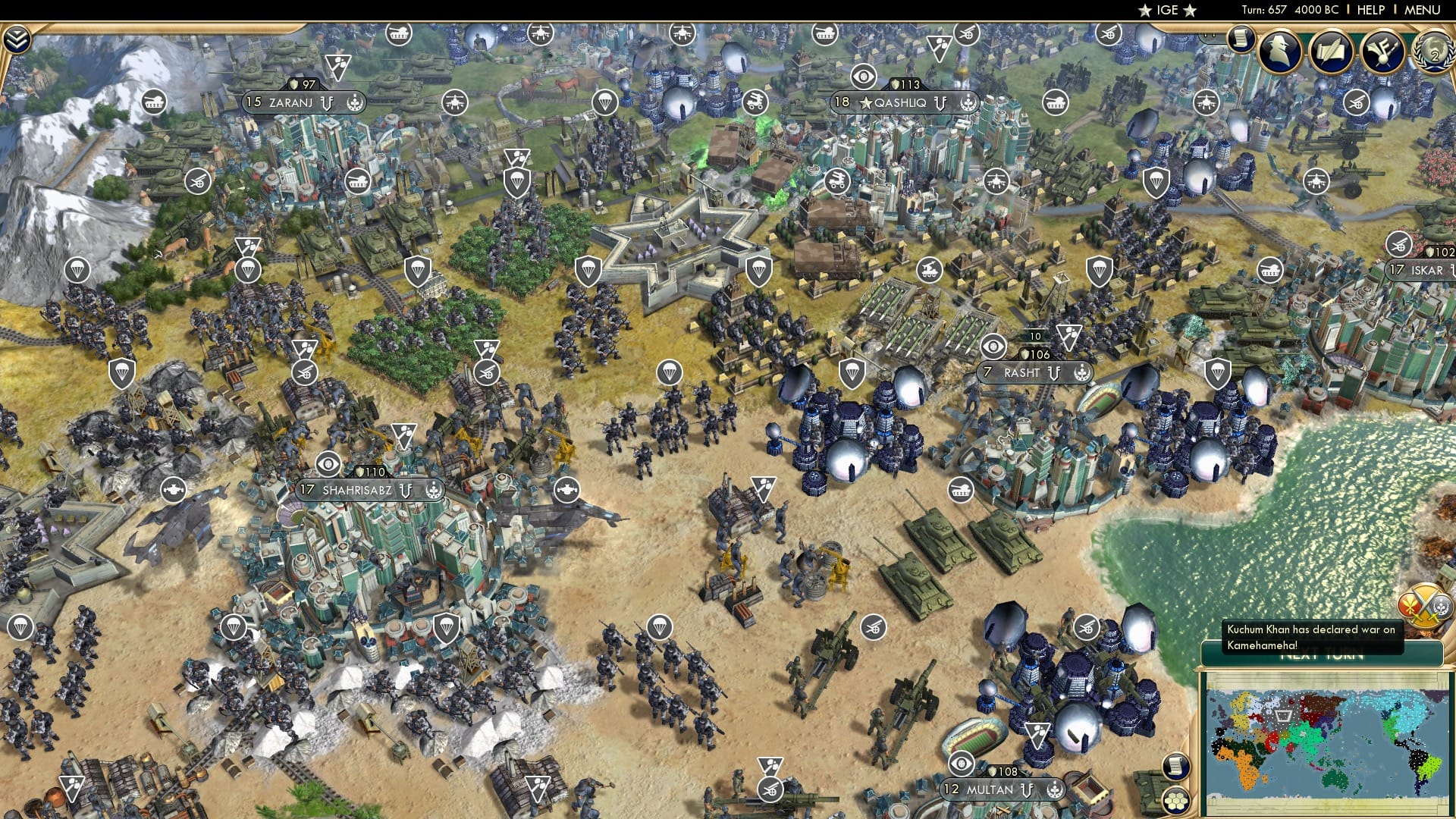
Task: Open the Ingame Editor via IGE label
Action: coord(1168,10)
